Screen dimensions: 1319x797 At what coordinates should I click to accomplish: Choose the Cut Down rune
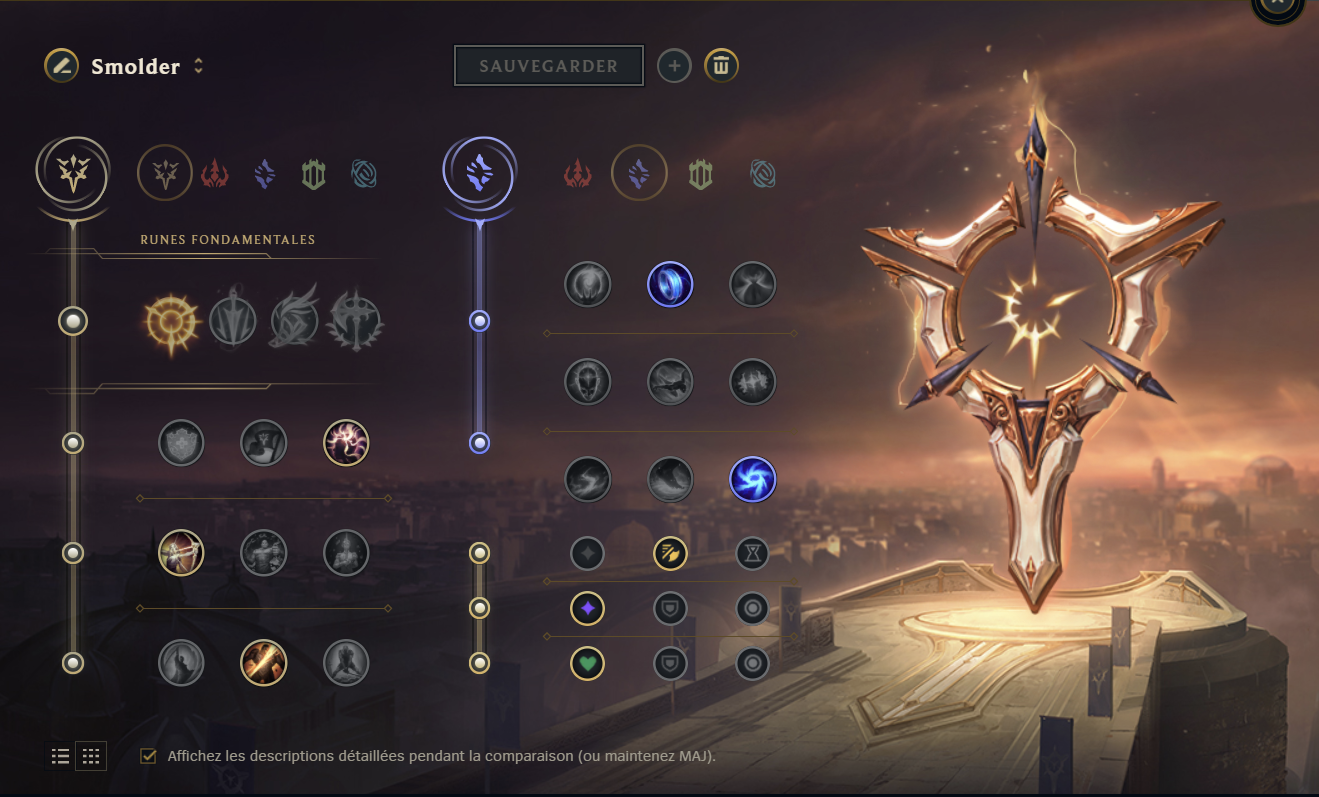point(264,663)
